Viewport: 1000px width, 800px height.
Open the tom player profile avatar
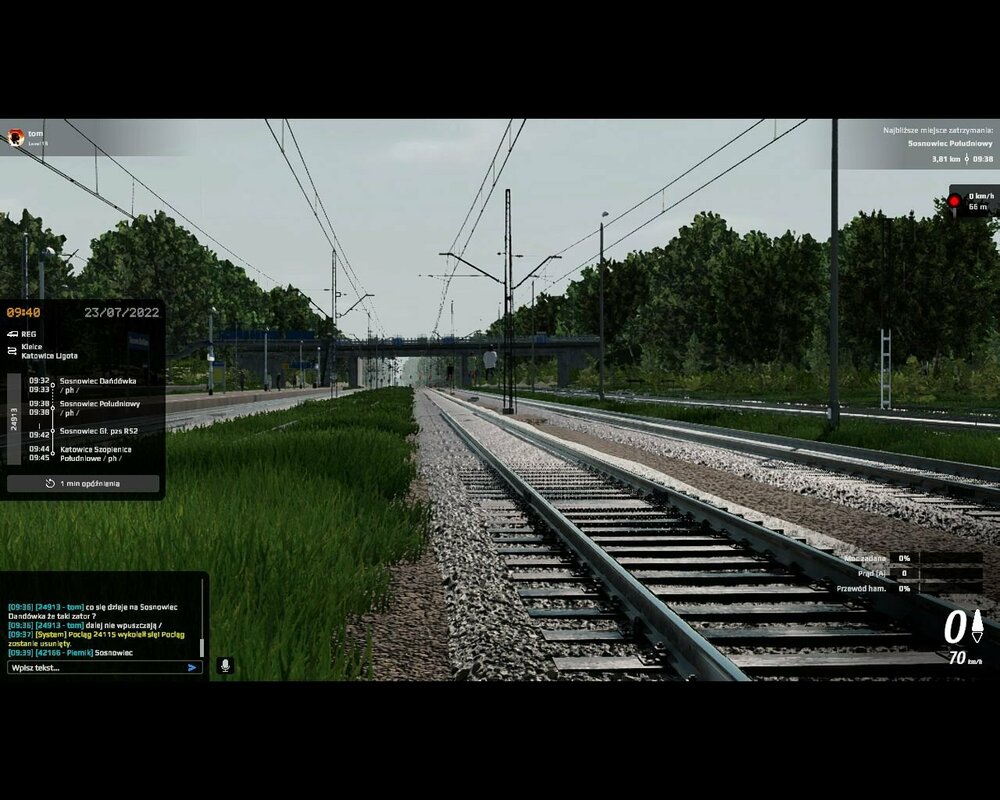pos(15,136)
